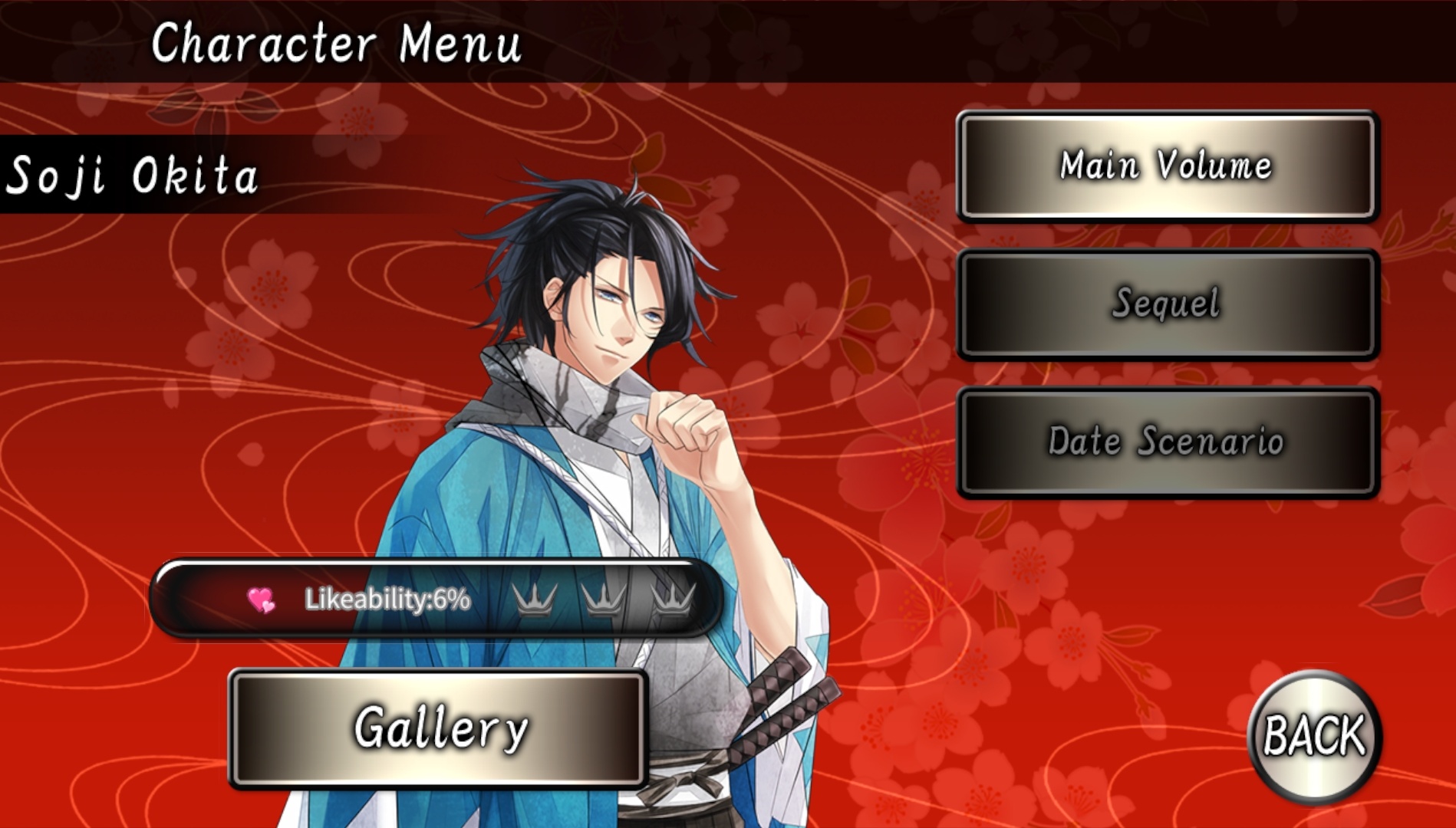The image size is (1456, 828).
Task: Go back with the BACK button
Action: [1314, 735]
